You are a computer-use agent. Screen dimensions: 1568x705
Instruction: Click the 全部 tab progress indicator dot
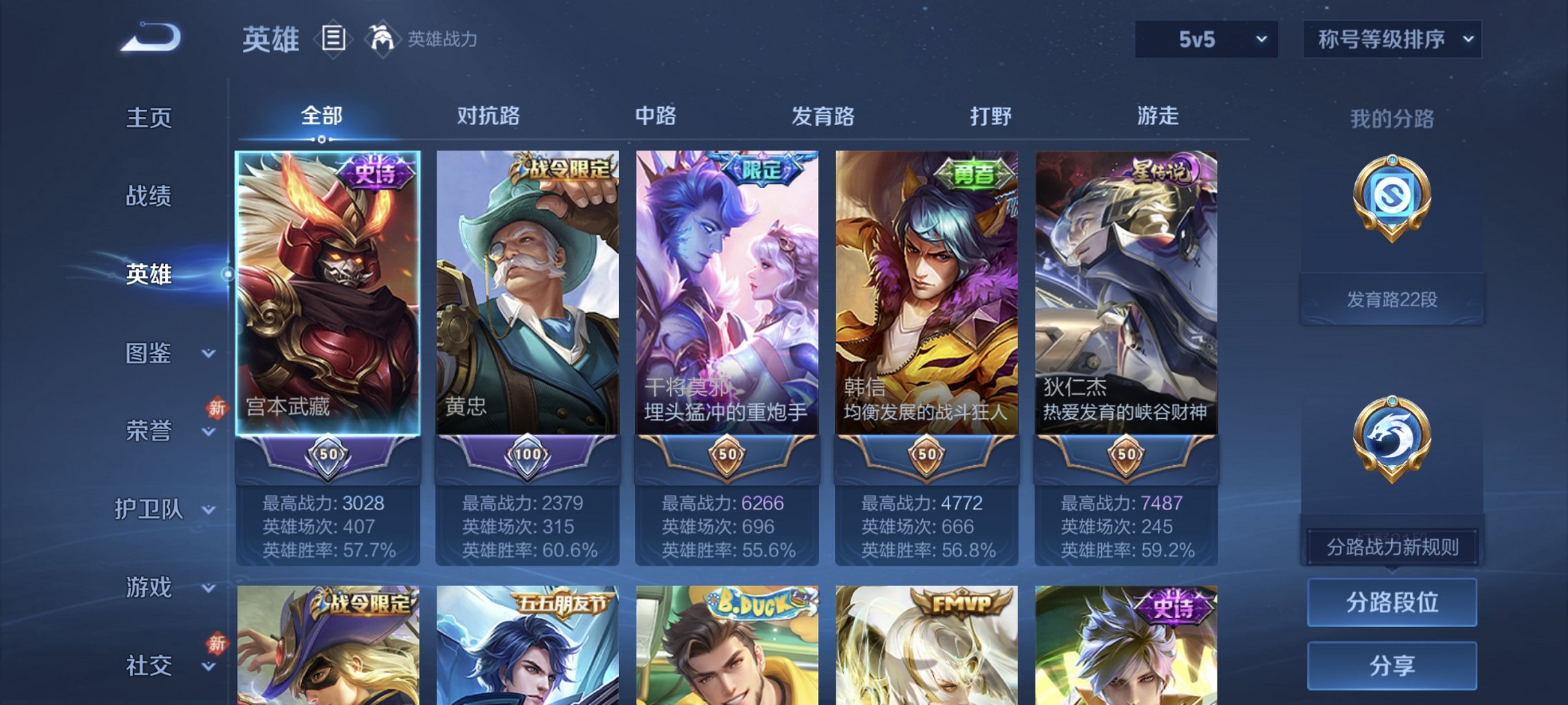click(321, 140)
